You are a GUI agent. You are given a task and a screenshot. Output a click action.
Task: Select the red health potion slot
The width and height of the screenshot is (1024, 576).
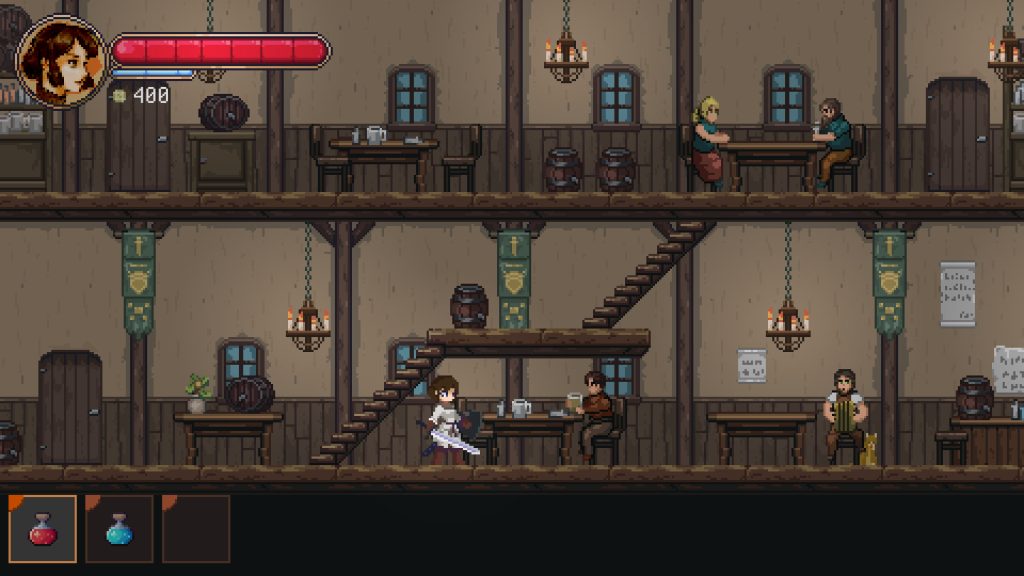(43, 529)
